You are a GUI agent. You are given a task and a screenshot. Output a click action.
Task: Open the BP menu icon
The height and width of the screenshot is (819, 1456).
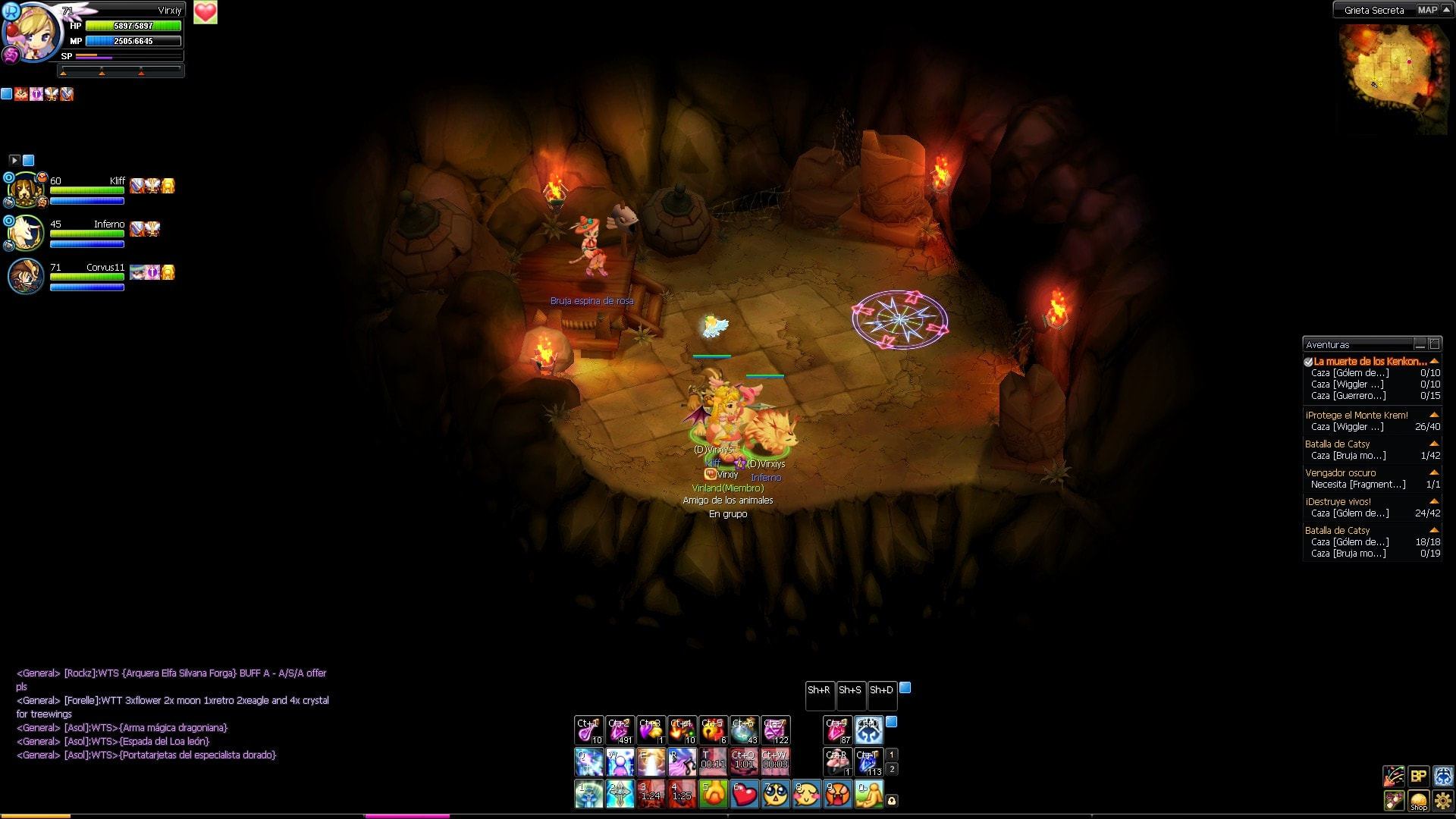1418,776
